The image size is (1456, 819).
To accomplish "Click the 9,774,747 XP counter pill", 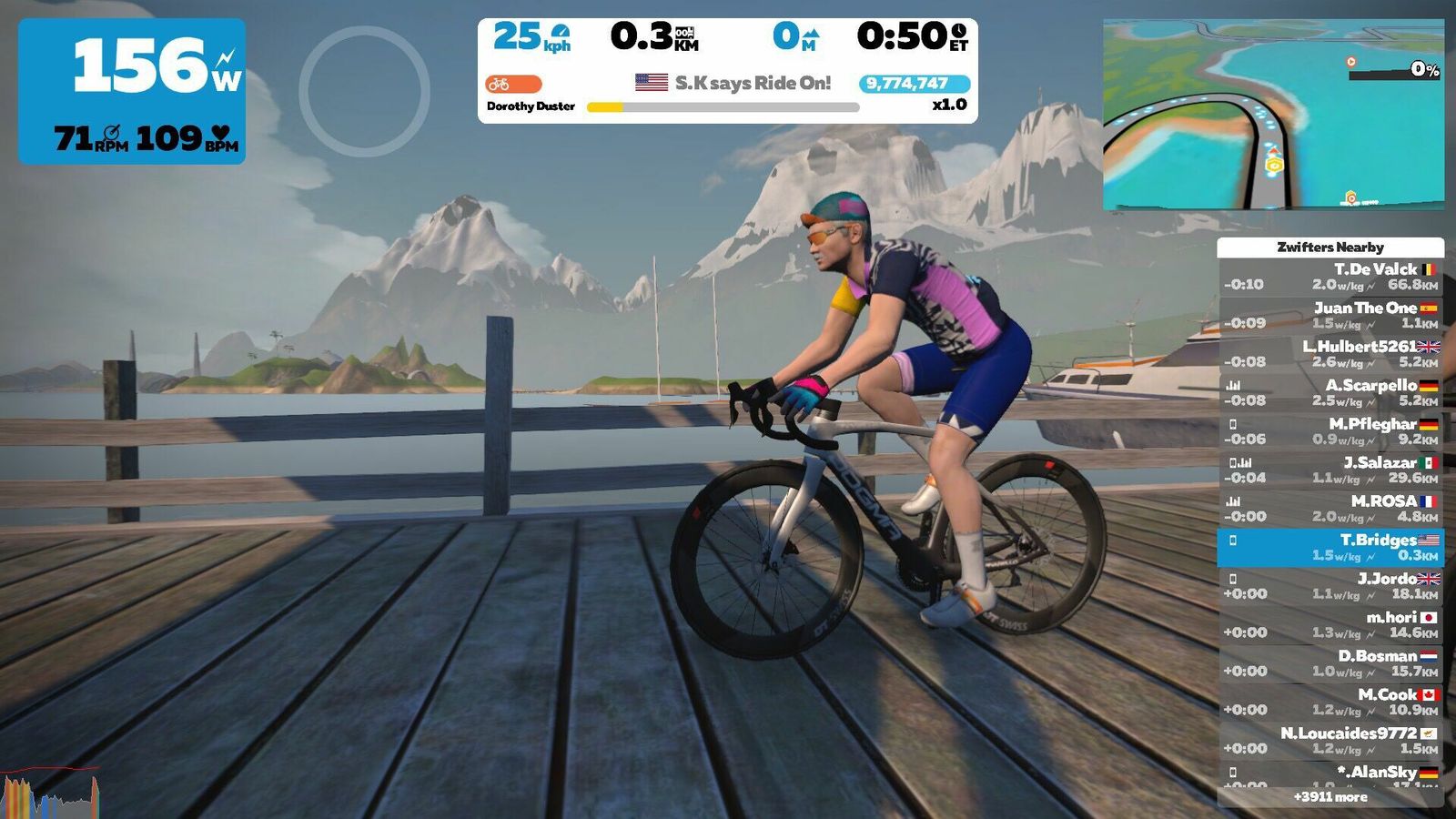I will point(914,84).
